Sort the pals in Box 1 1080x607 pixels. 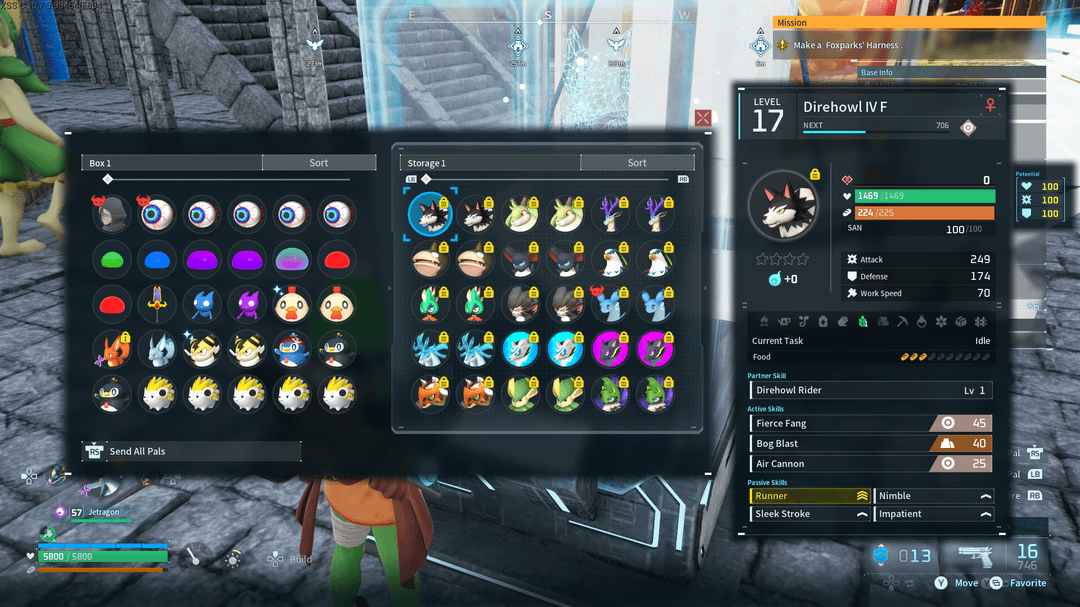(318, 163)
